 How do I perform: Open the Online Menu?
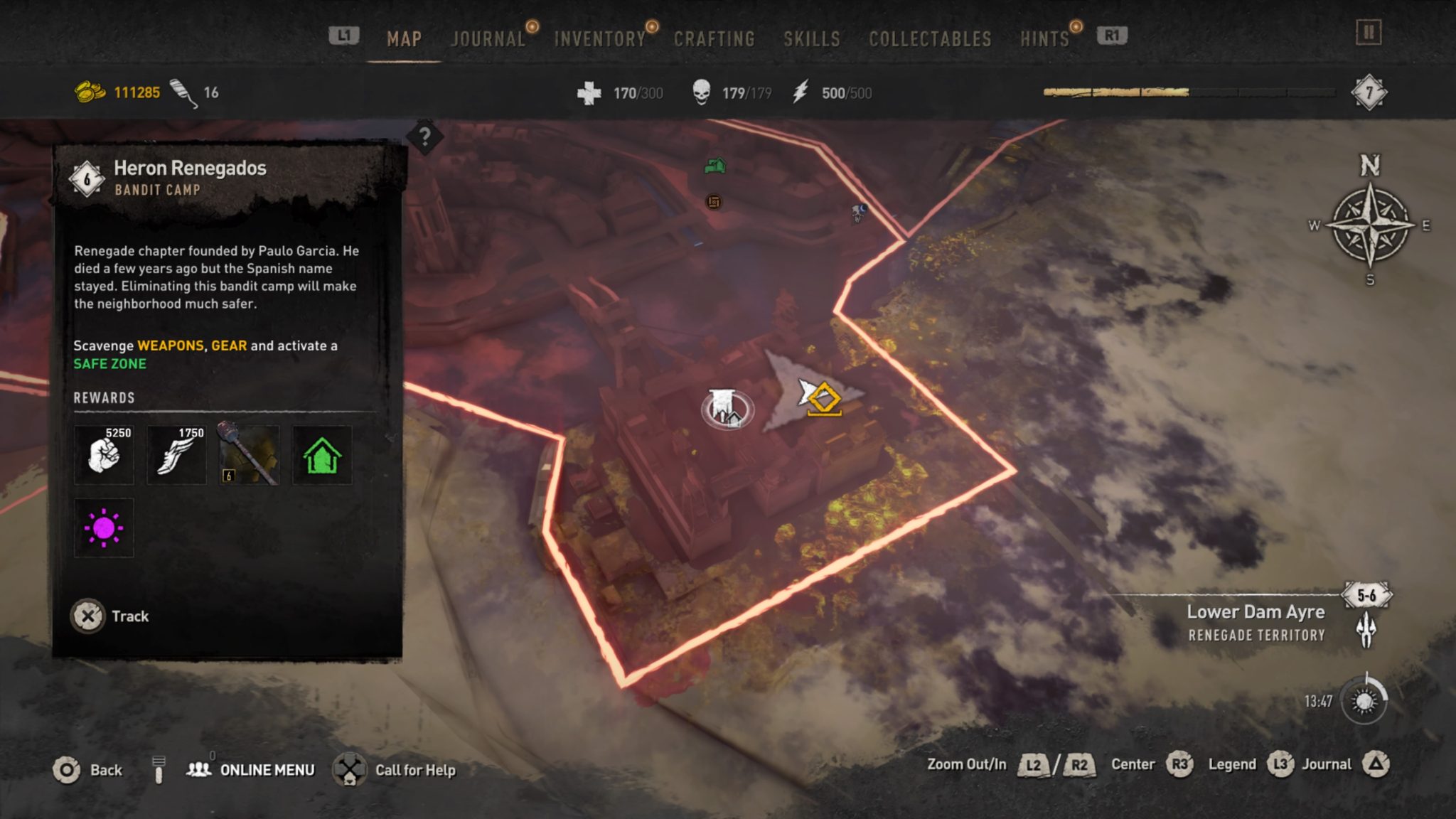pyautogui.click(x=267, y=769)
